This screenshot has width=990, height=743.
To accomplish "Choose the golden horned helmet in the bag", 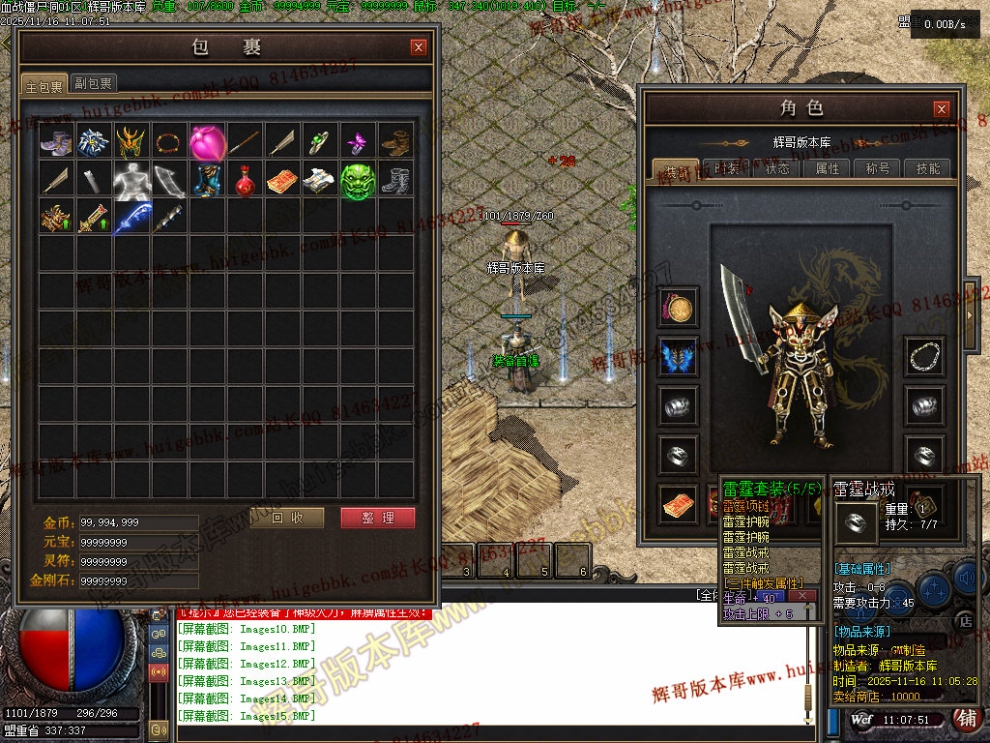I will tap(131, 143).
